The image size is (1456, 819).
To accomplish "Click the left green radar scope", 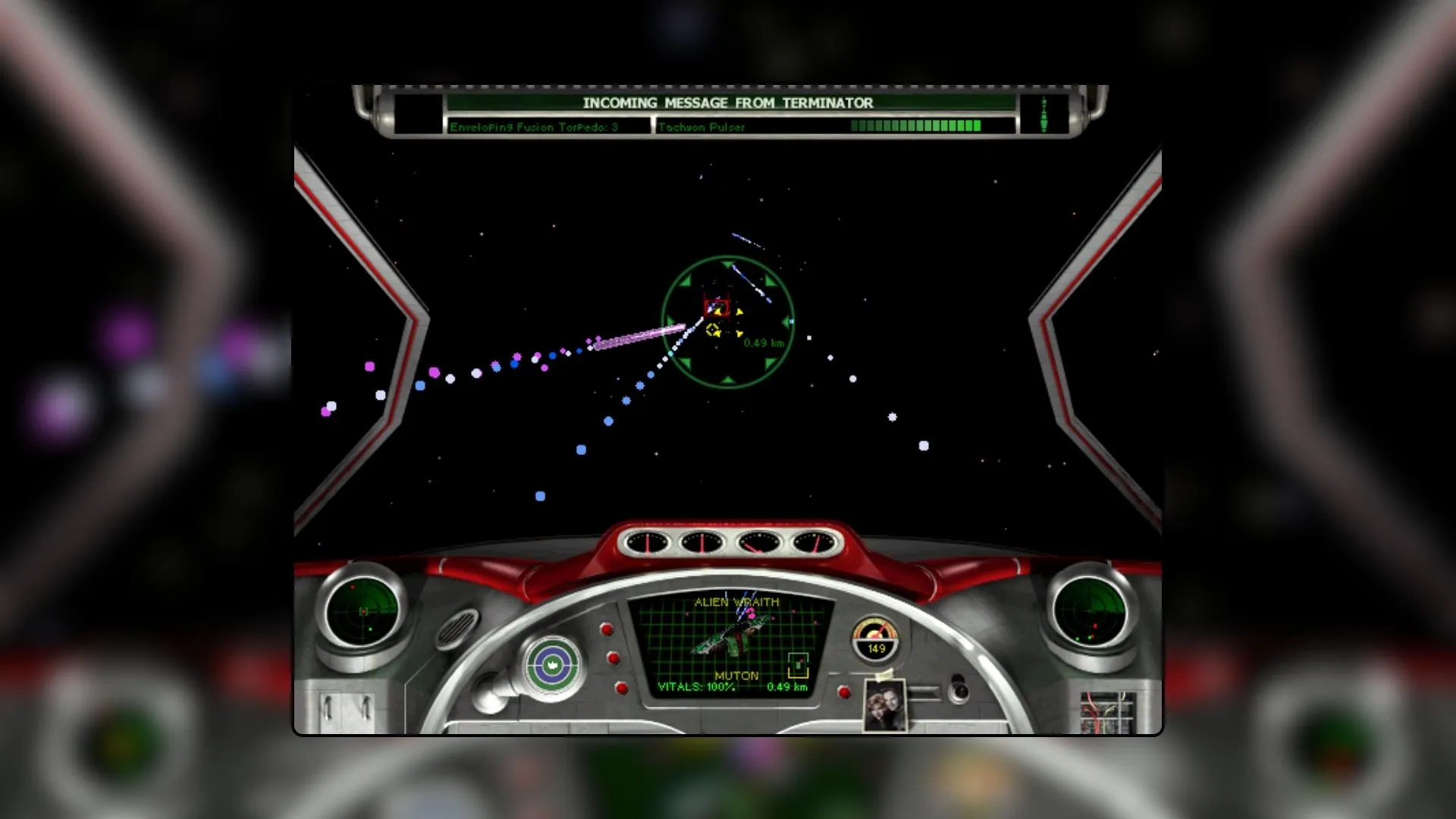I will click(x=362, y=610).
